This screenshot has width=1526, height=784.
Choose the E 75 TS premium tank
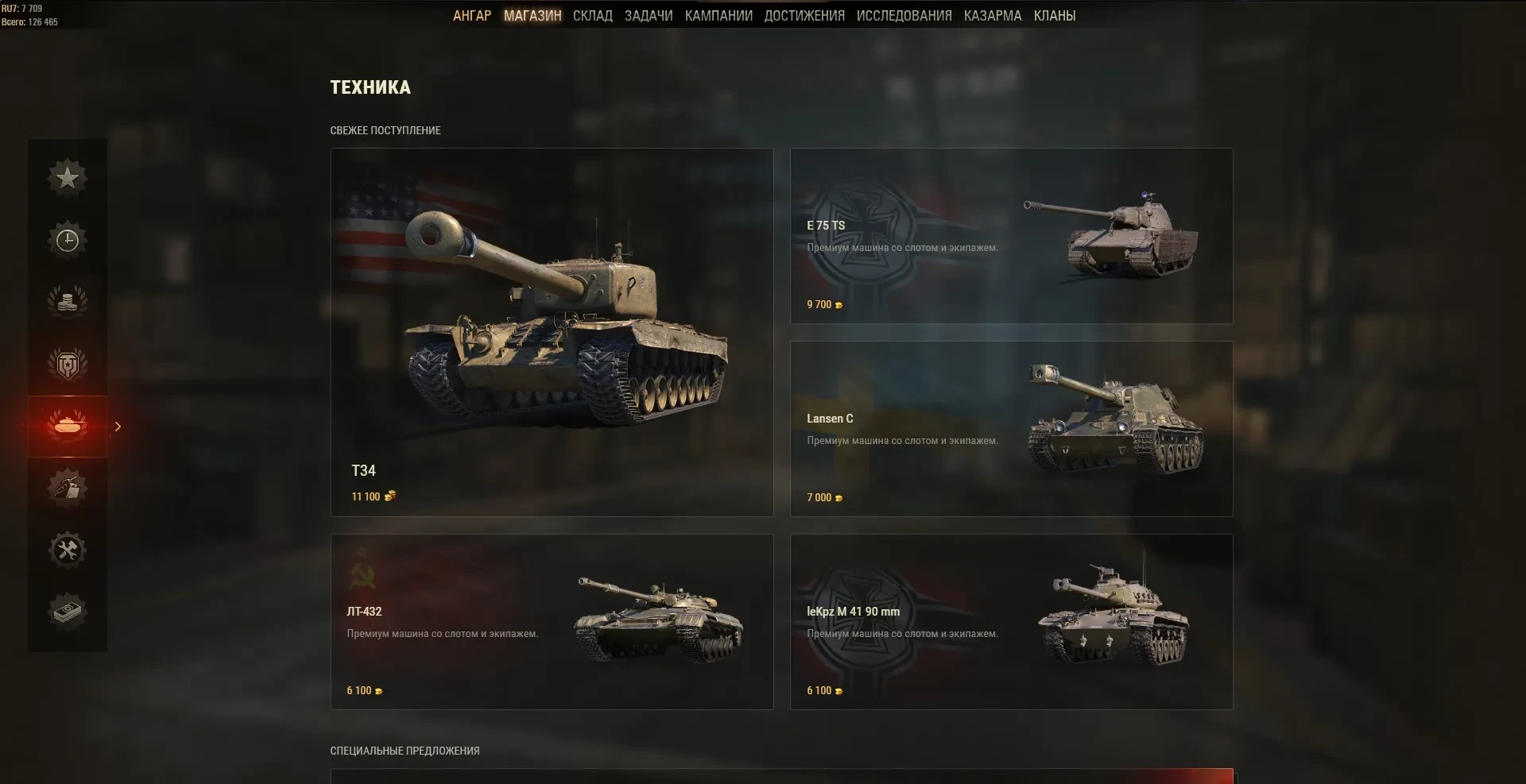[x=1011, y=236]
